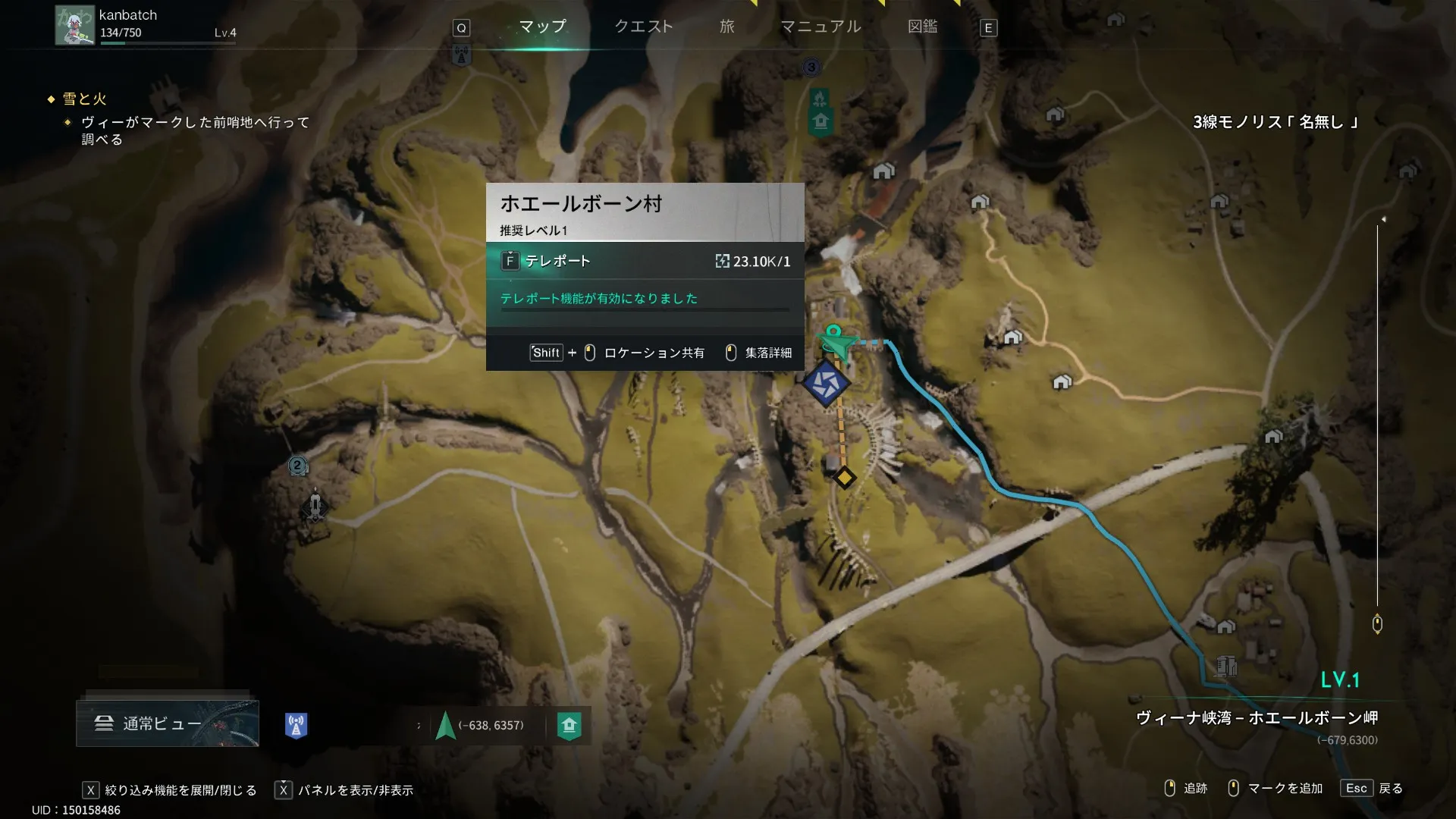1456x819 pixels.
Task: Select the blue diamond teleport marker on map
Action: pyautogui.click(x=825, y=383)
